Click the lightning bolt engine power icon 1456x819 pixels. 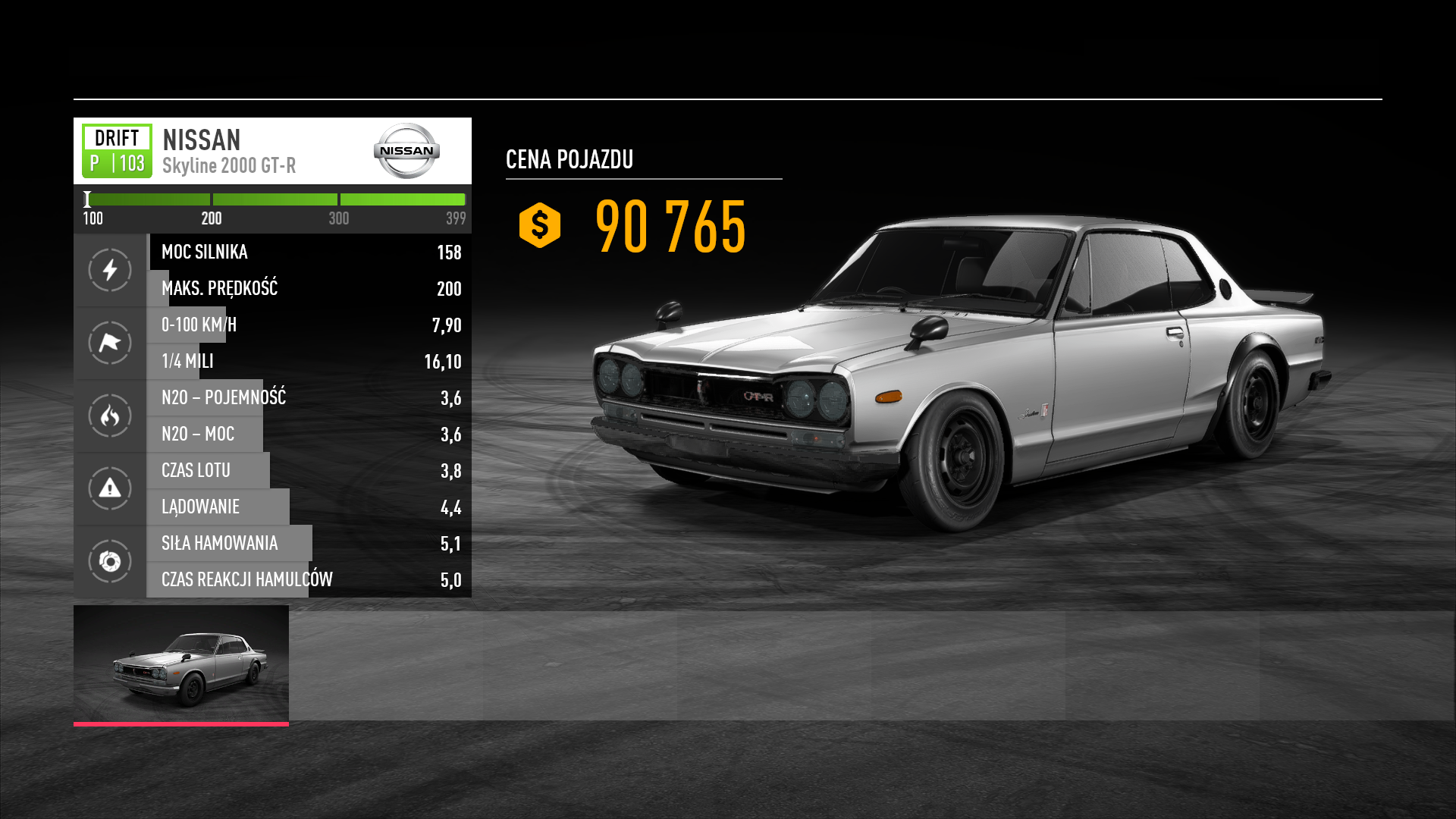pos(110,270)
